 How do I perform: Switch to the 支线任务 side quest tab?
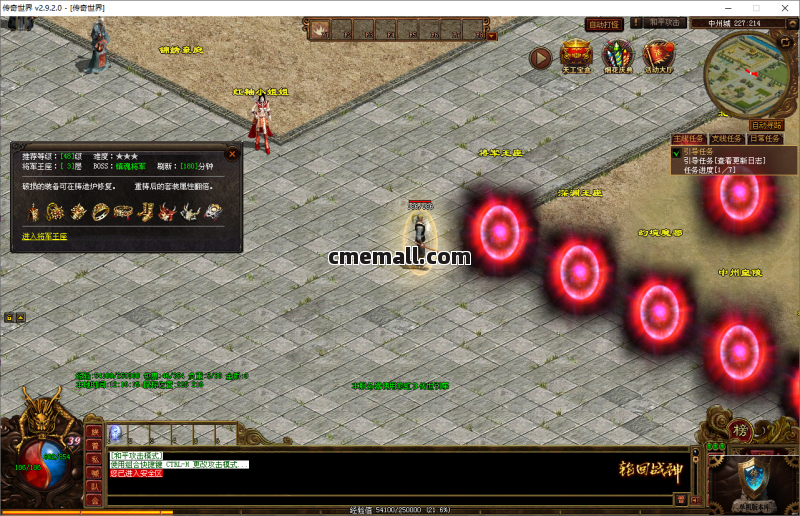click(727, 139)
